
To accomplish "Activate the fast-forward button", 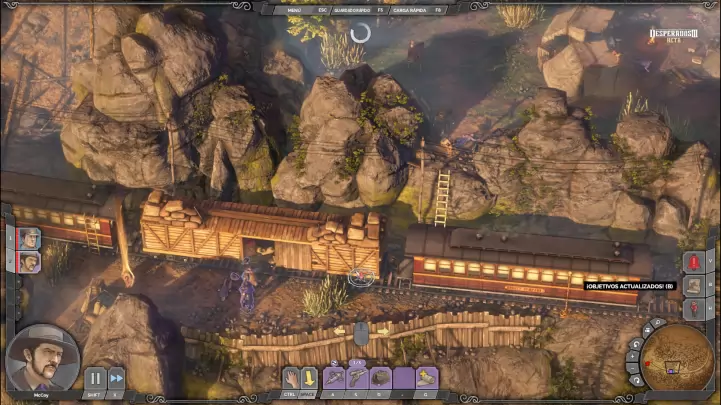I will click(116, 378).
